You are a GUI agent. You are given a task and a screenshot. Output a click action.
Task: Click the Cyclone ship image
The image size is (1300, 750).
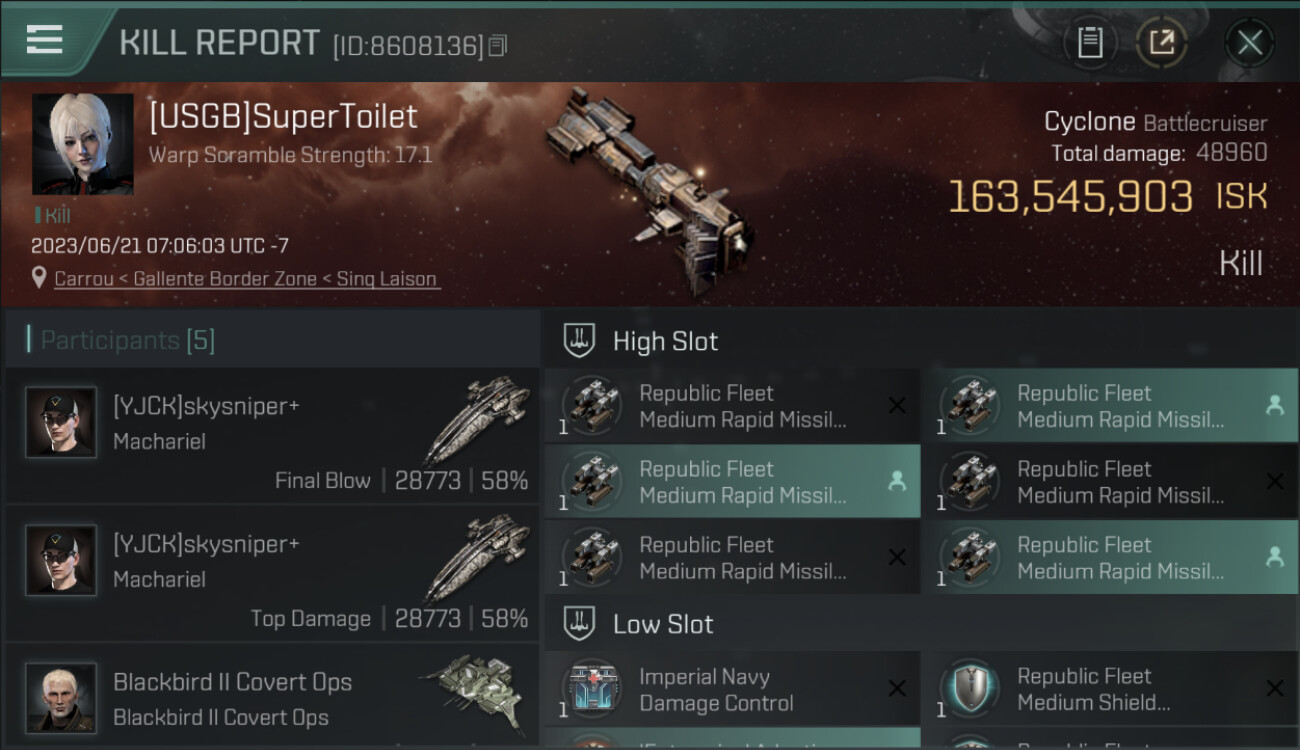pyautogui.click(x=648, y=180)
